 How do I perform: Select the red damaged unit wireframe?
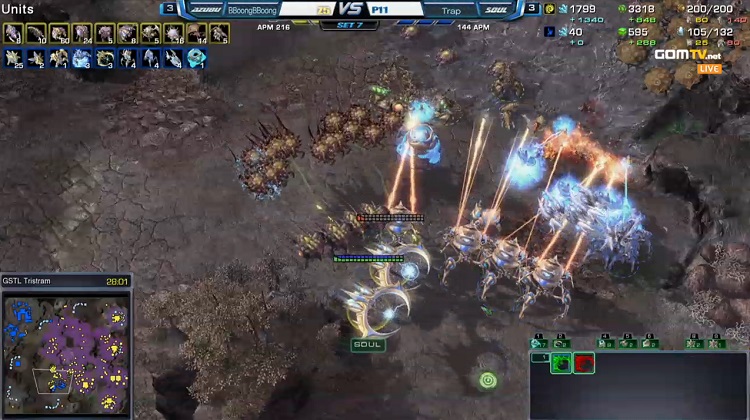584,363
